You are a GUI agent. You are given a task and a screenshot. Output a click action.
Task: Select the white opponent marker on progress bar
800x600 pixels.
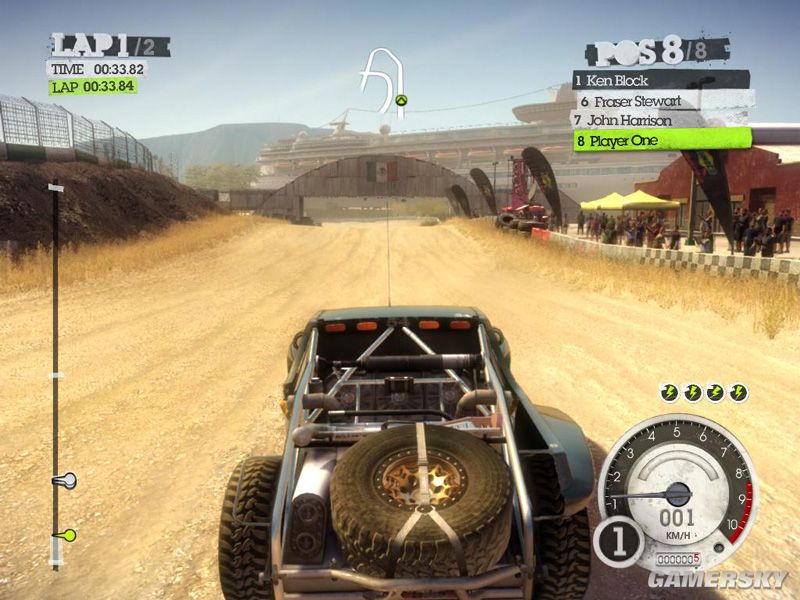pos(66,481)
